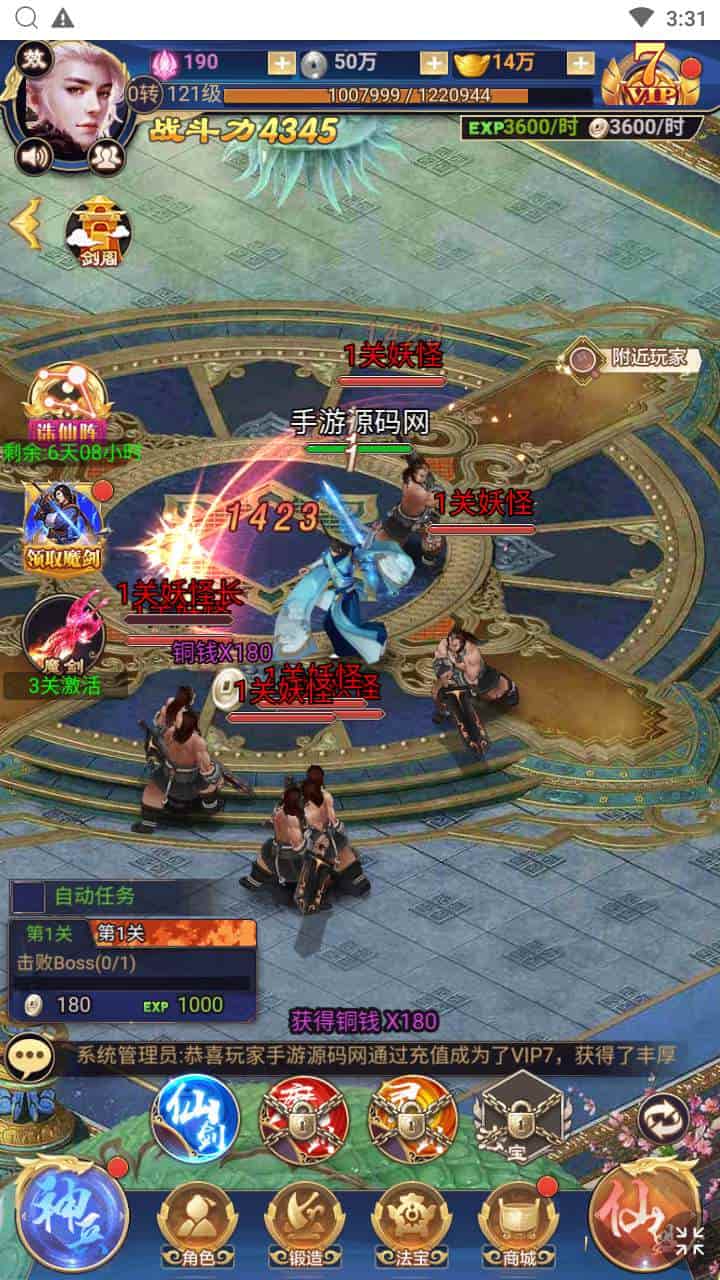
Task: Toggle sound with the speaker icon
Action: pyautogui.click(x=35, y=155)
